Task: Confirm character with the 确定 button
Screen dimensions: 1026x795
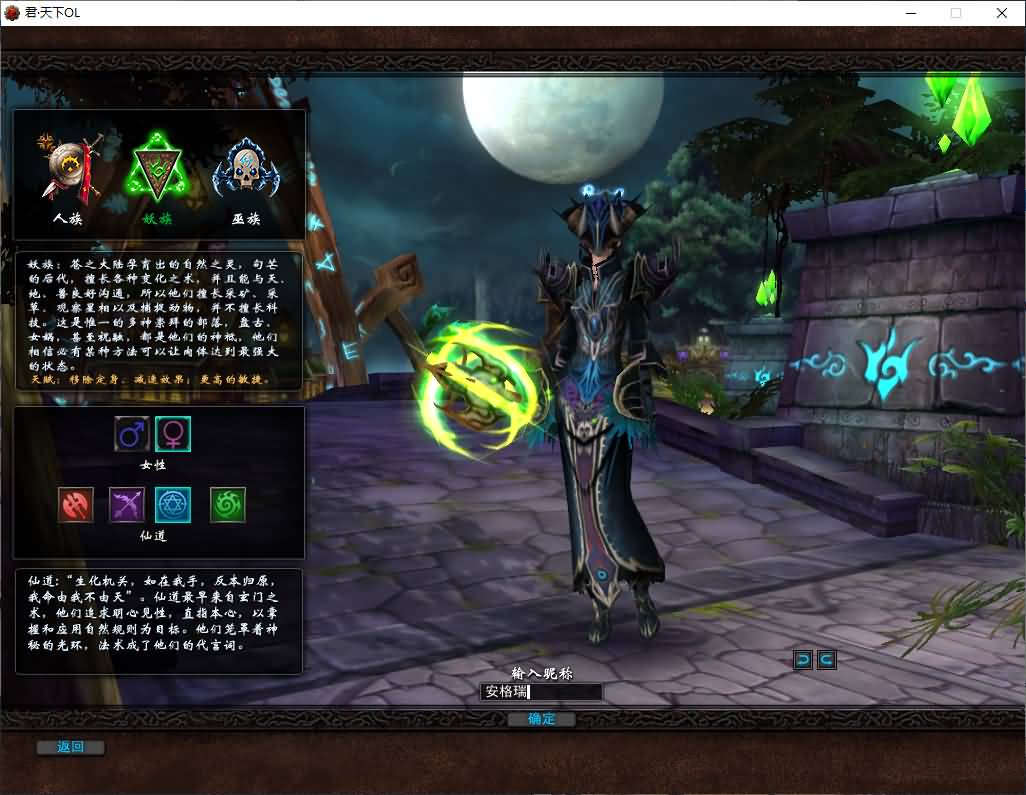Action: tap(541, 719)
